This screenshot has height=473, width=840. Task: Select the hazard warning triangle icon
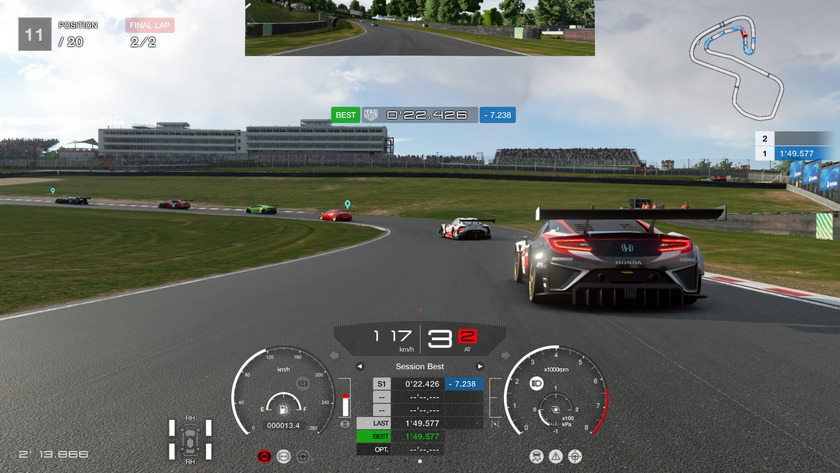point(556,456)
